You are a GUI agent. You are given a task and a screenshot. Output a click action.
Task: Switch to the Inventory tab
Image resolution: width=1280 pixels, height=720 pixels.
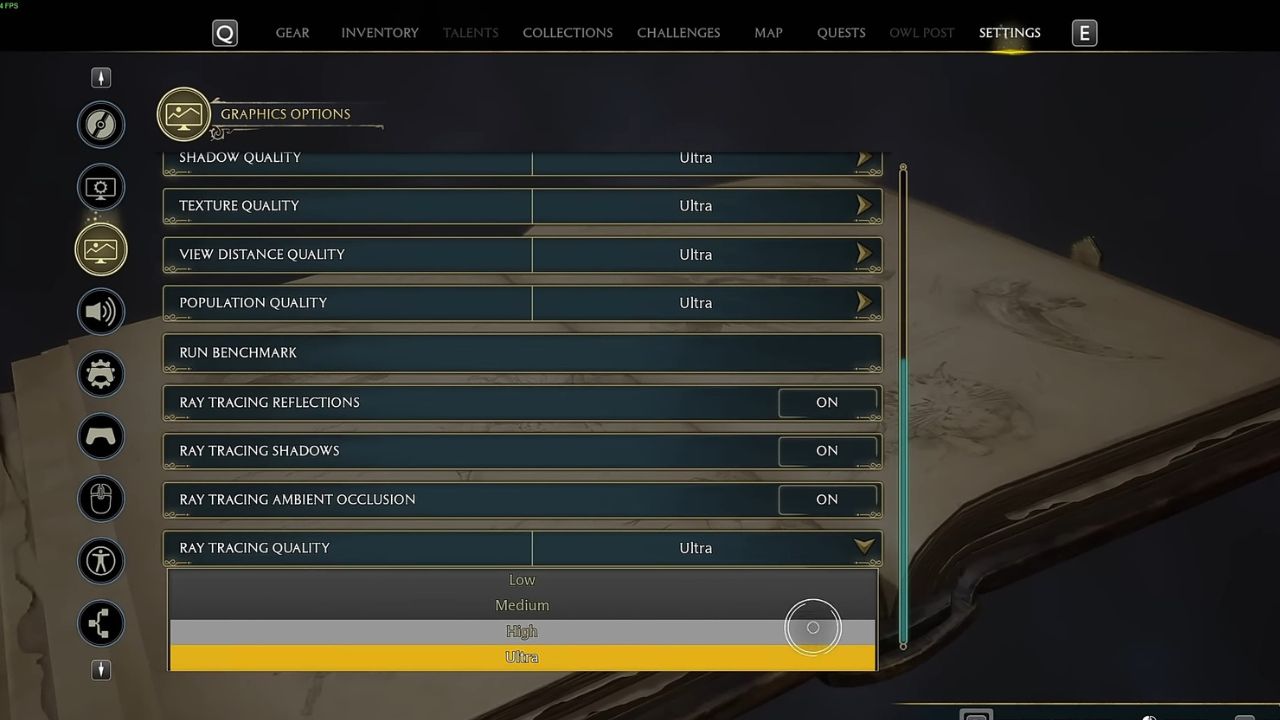(379, 32)
